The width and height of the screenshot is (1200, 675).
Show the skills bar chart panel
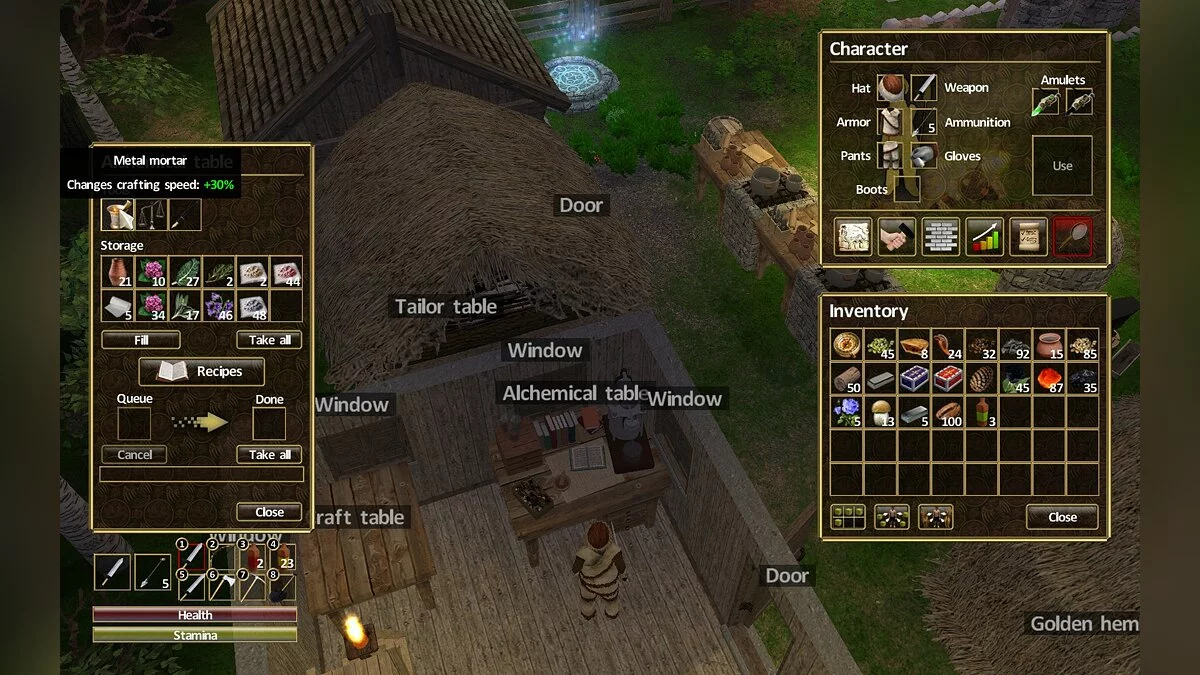(984, 237)
